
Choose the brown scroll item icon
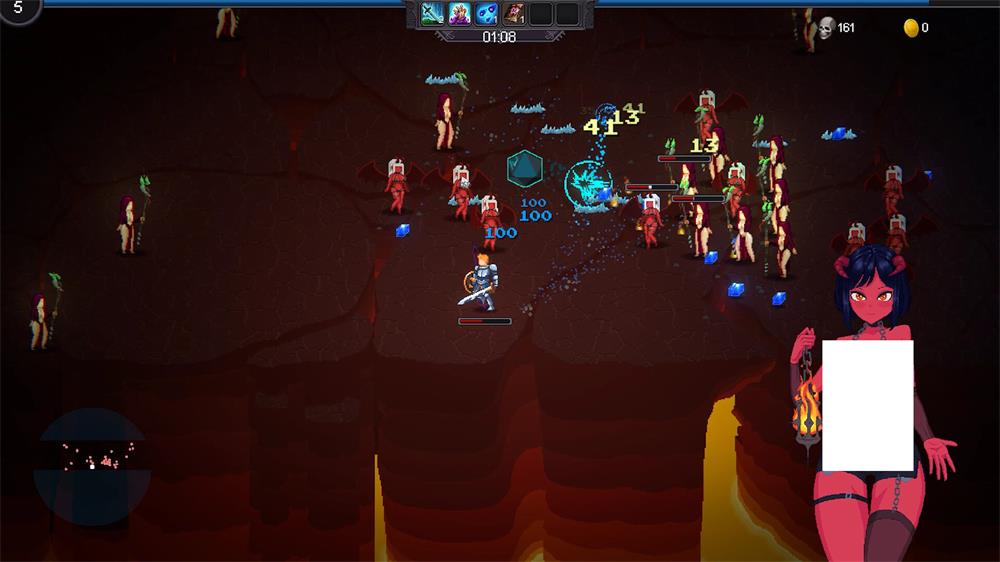[x=513, y=13]
